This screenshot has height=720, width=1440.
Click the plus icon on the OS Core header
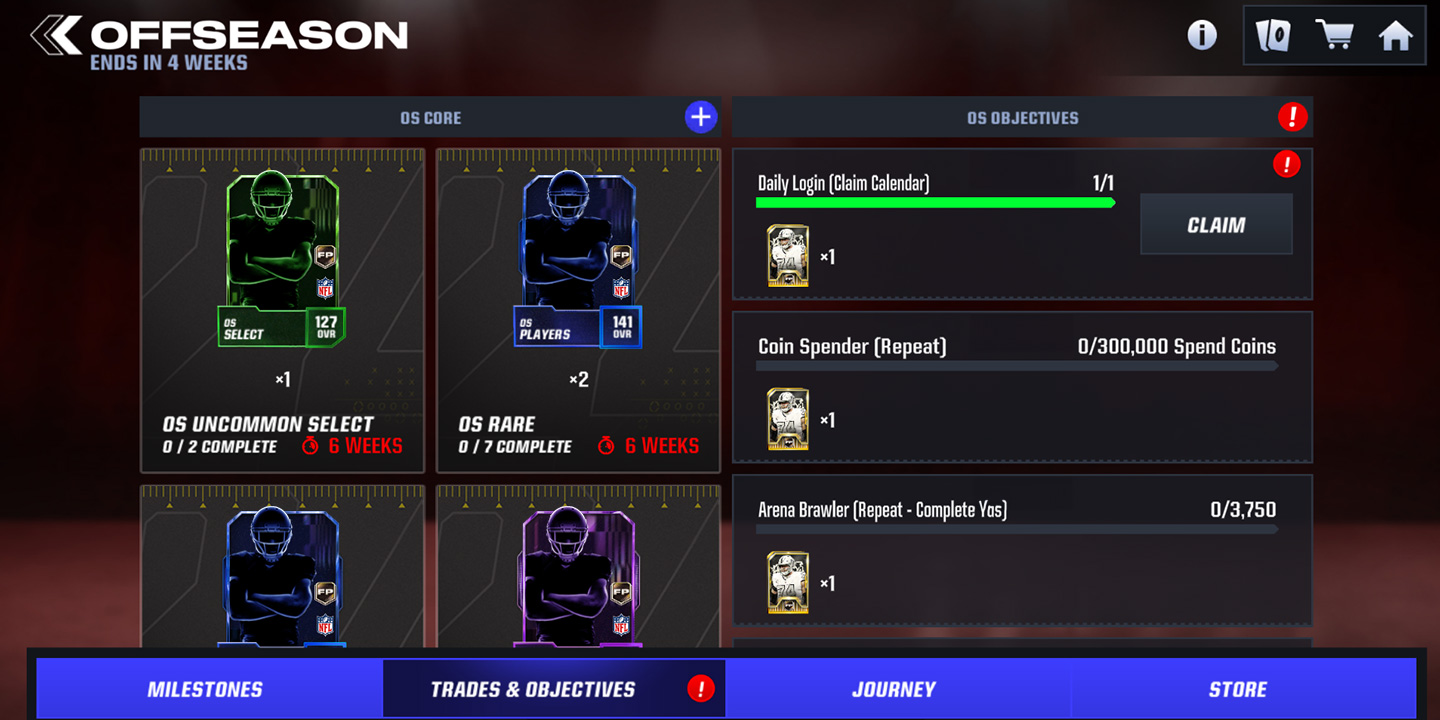click(x=701, y=116)
